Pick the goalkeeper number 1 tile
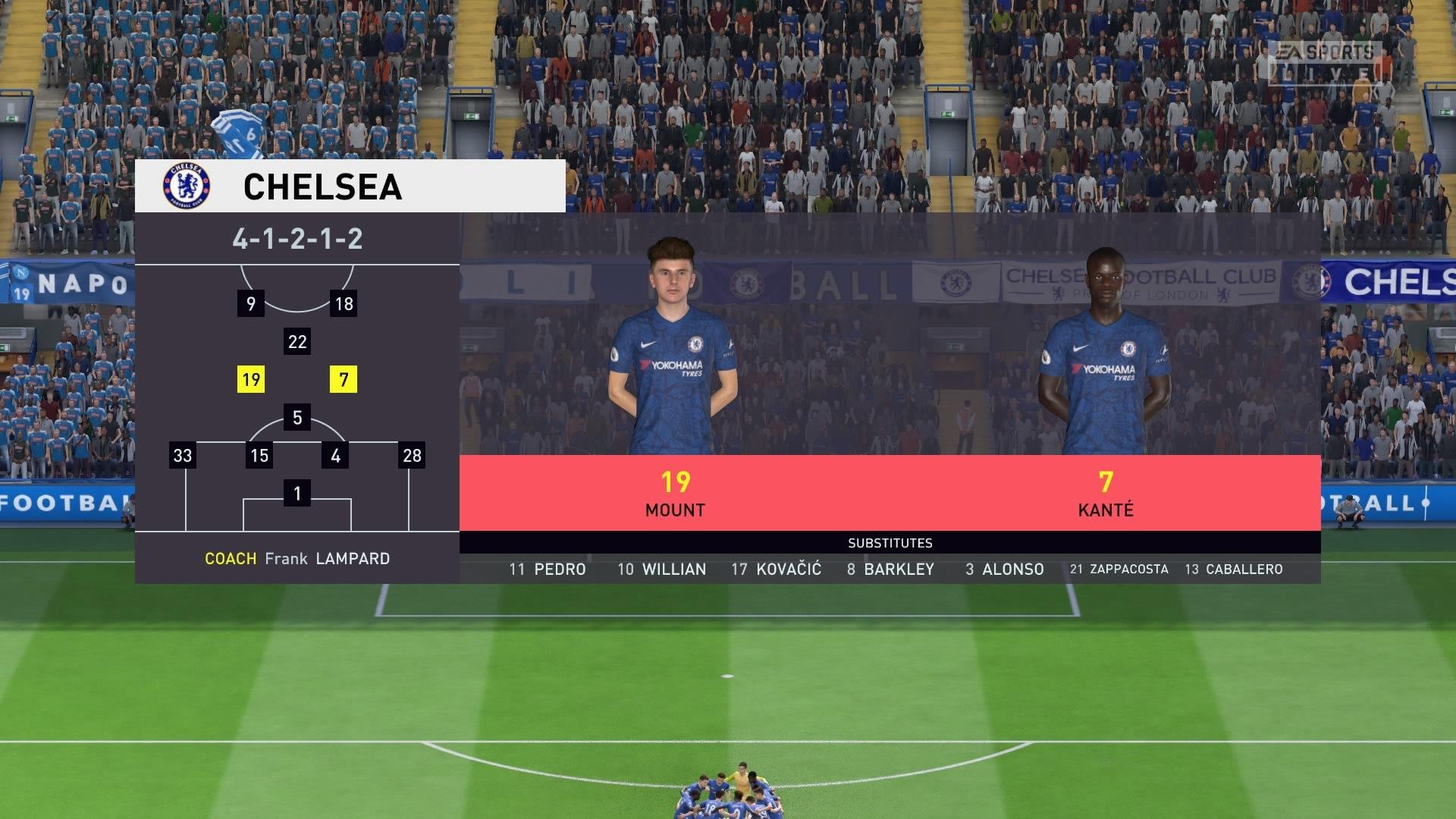Screen dimensions: 1456x819 (x=297, y=494)
